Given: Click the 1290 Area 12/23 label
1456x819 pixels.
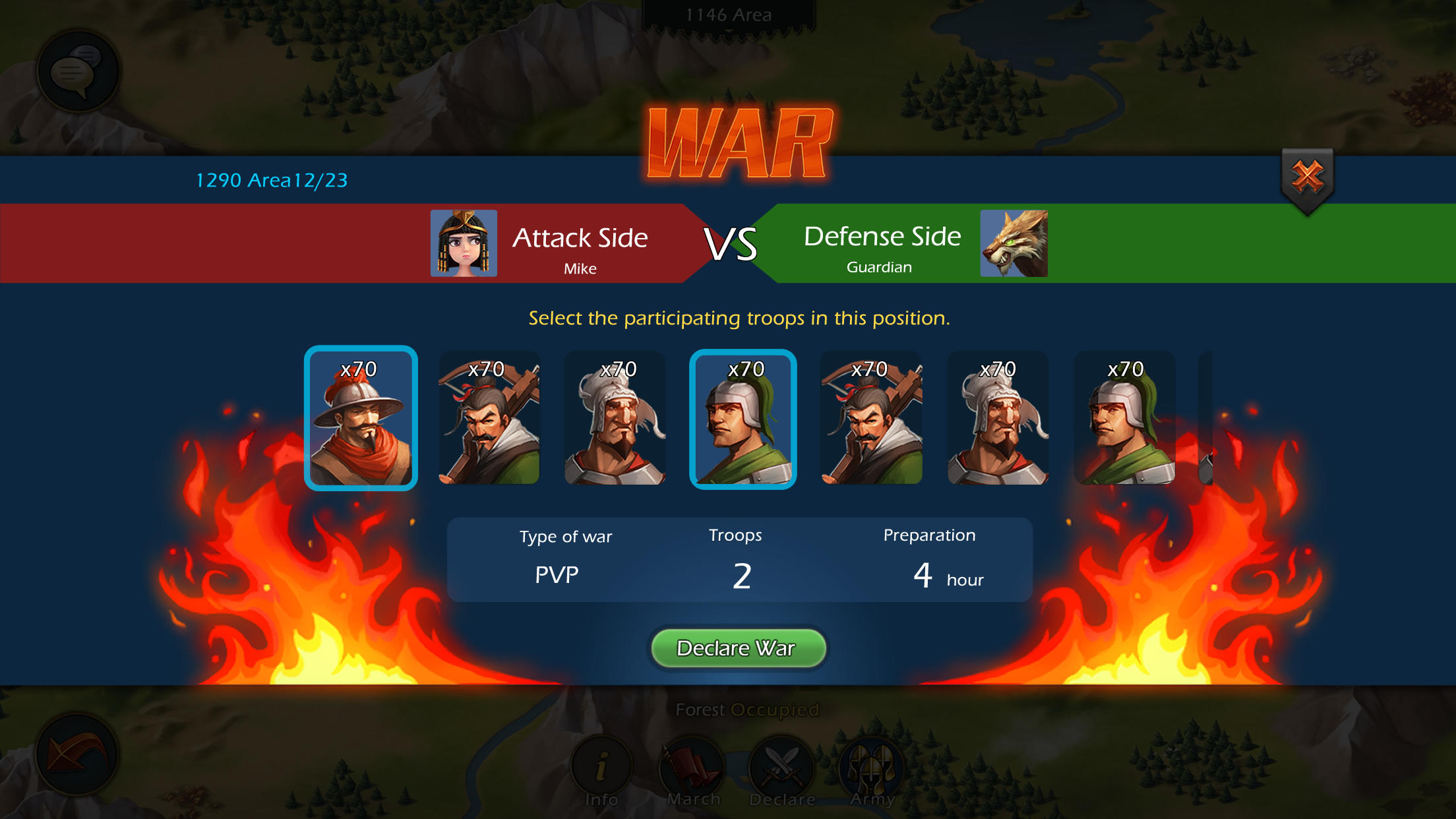Looking at the screenshot, I should point(272,181).
